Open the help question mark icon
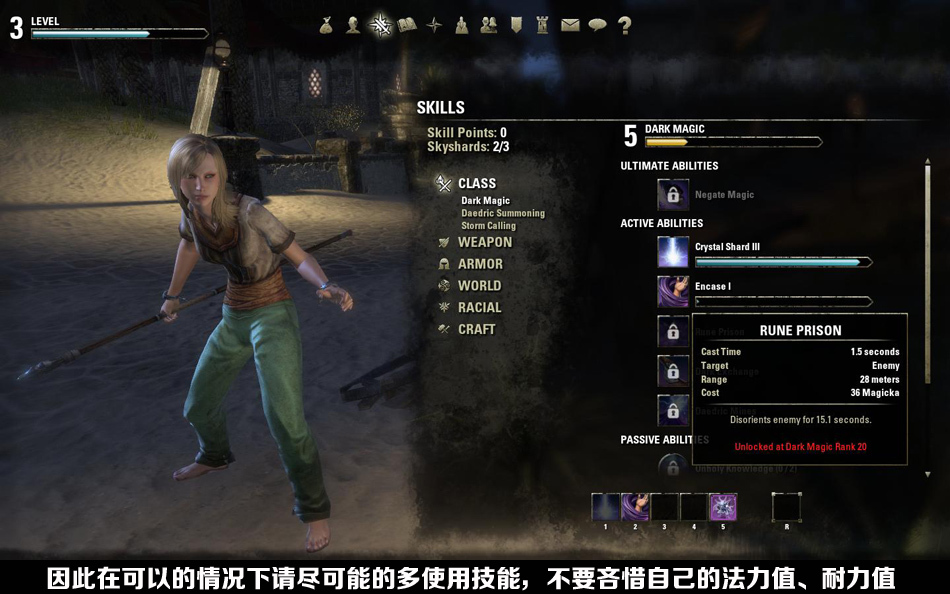The image size is (950, 594). pyautogui.click(x=624, y=26)
